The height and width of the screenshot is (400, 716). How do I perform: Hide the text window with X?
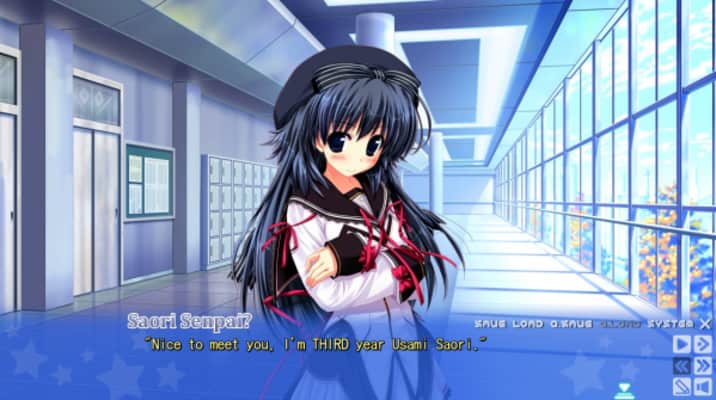[x=705, y=324]
